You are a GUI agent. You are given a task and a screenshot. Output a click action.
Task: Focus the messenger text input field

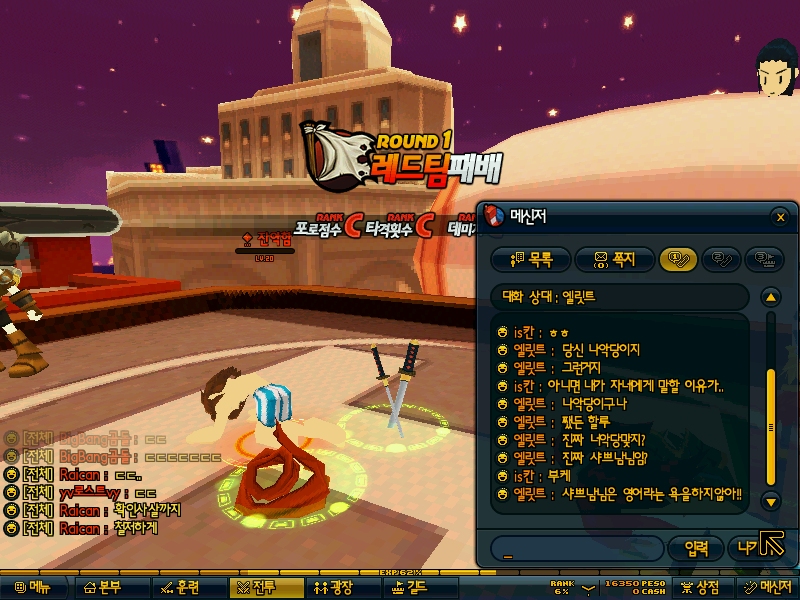tap(576, 548)
